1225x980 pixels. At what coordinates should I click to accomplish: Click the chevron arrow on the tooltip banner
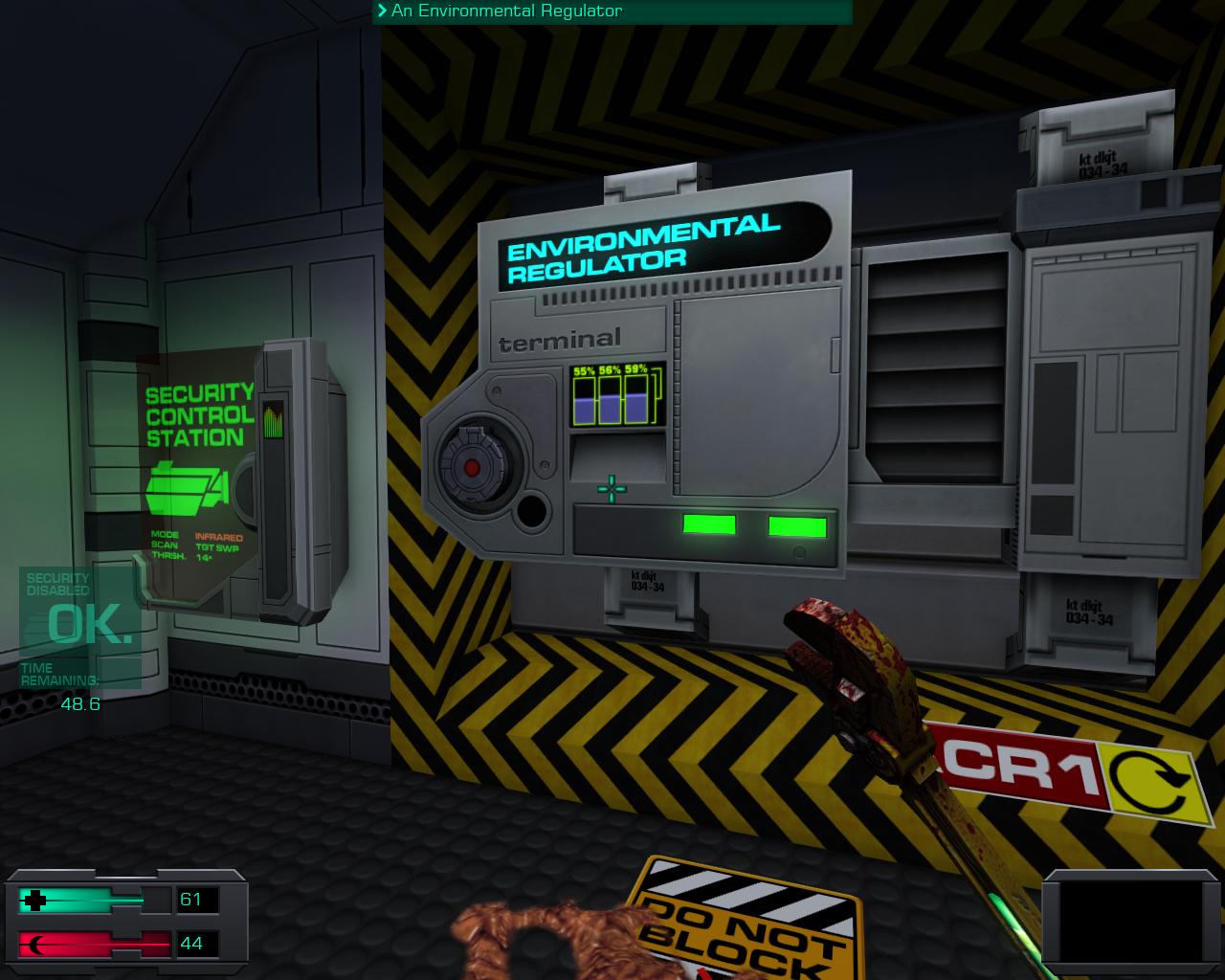point(382,12)
